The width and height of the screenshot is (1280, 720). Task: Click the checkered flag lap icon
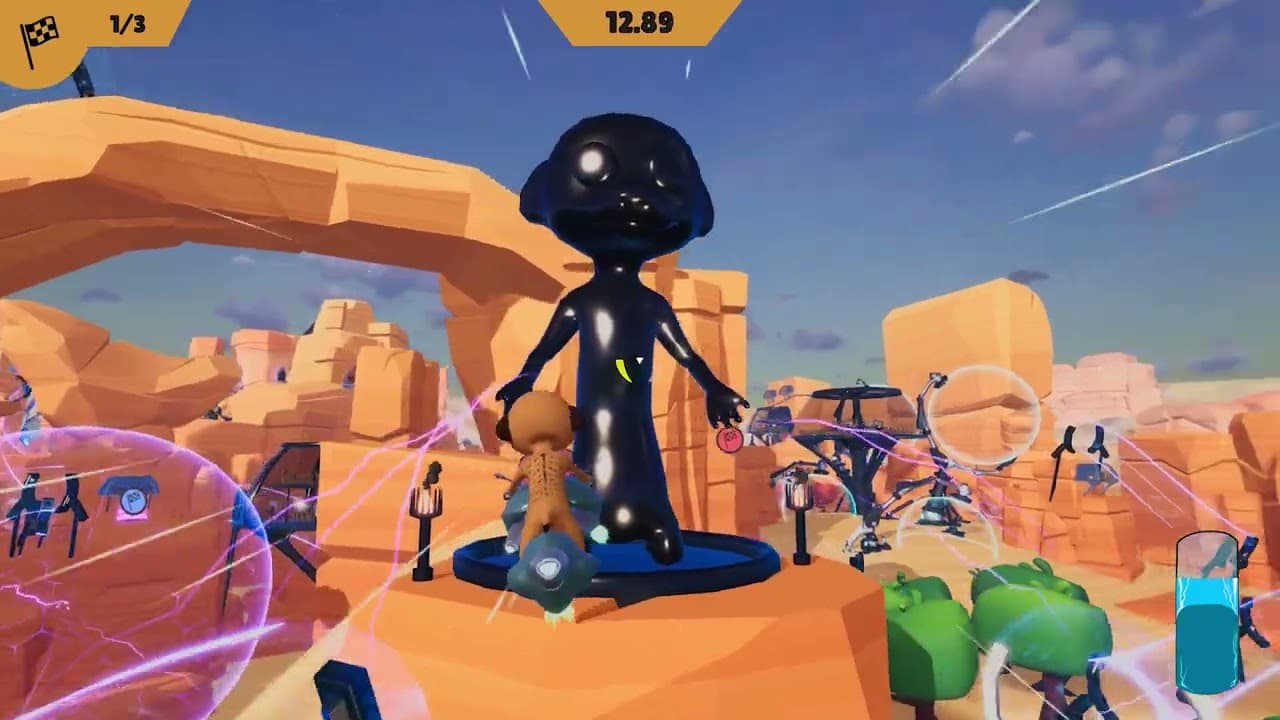pos(38,30)
